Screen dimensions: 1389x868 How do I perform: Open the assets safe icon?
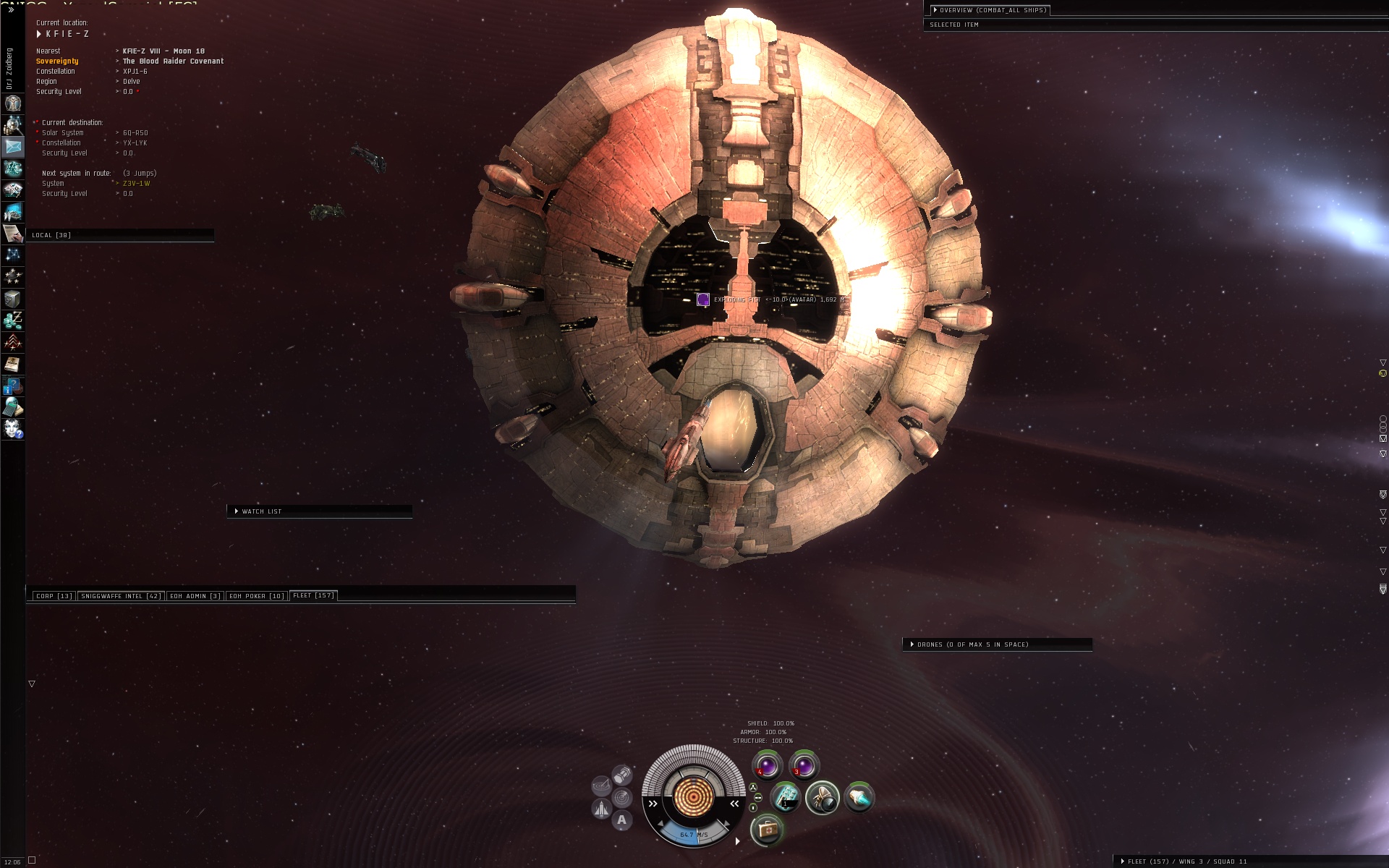click(x=13, y=299)
